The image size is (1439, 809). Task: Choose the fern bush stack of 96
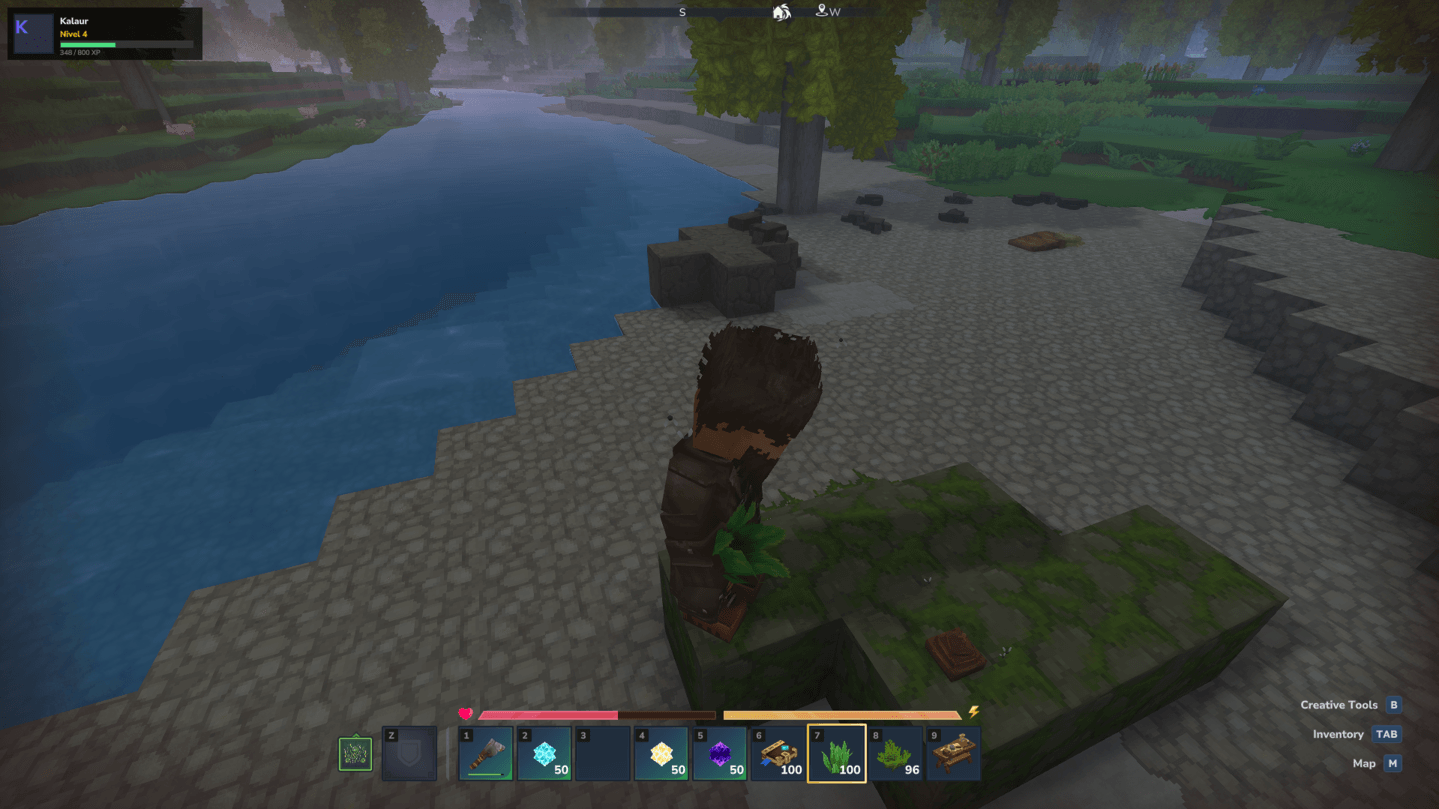[895, 754]
